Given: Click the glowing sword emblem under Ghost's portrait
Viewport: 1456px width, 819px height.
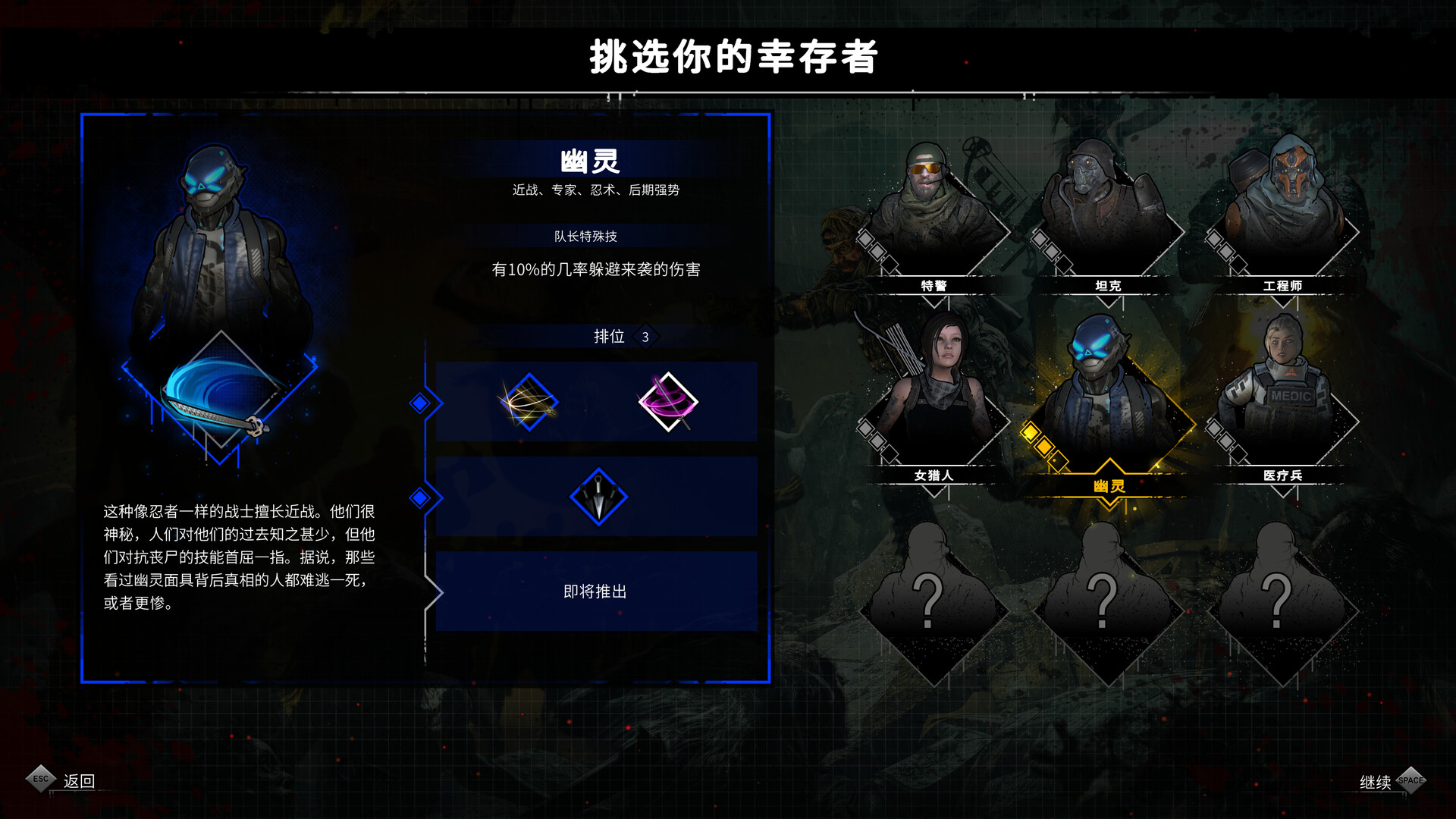Looking at the screenshot, I should [218, 396].
